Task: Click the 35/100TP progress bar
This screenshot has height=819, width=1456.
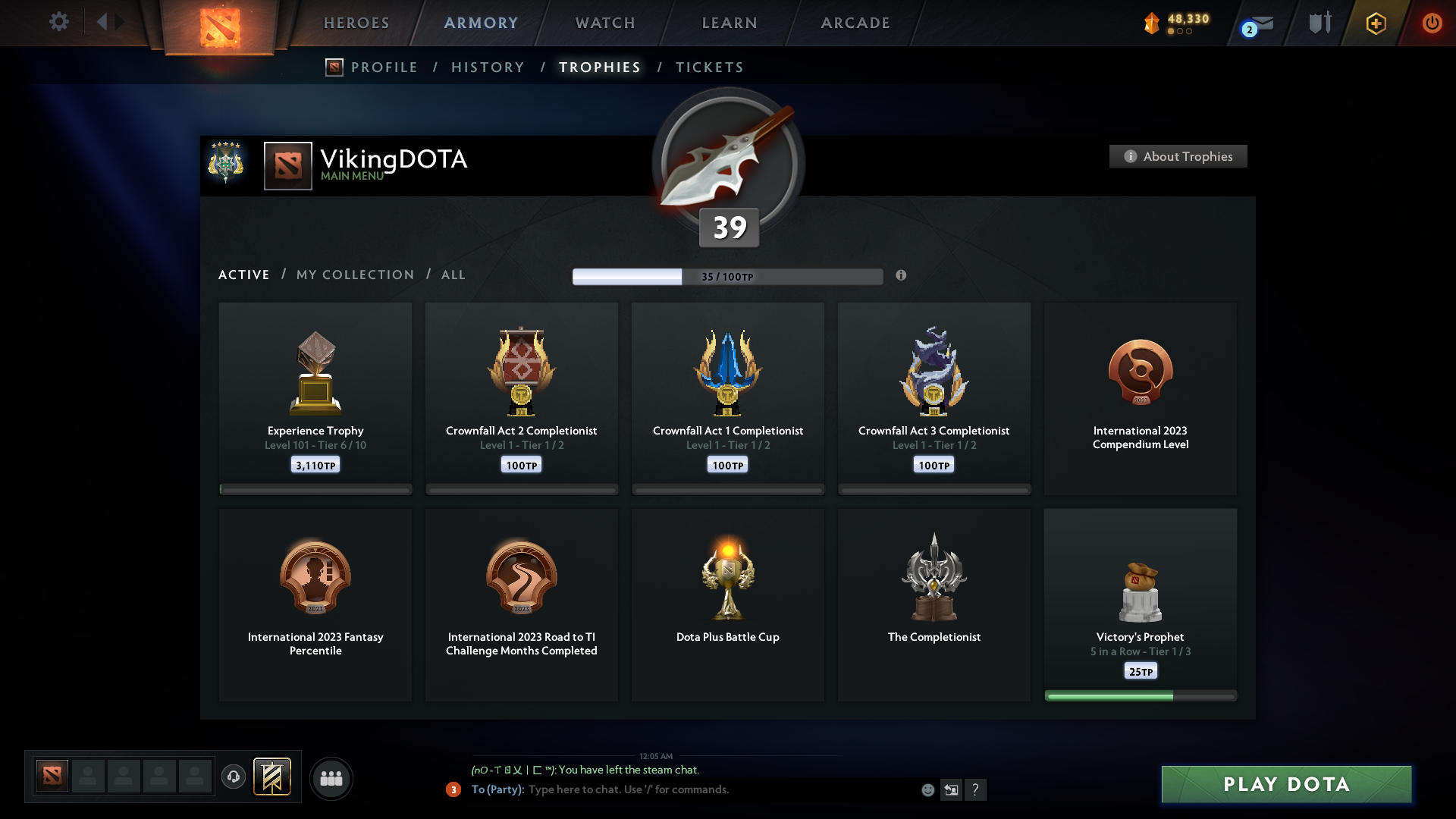Action: [727, 276]
